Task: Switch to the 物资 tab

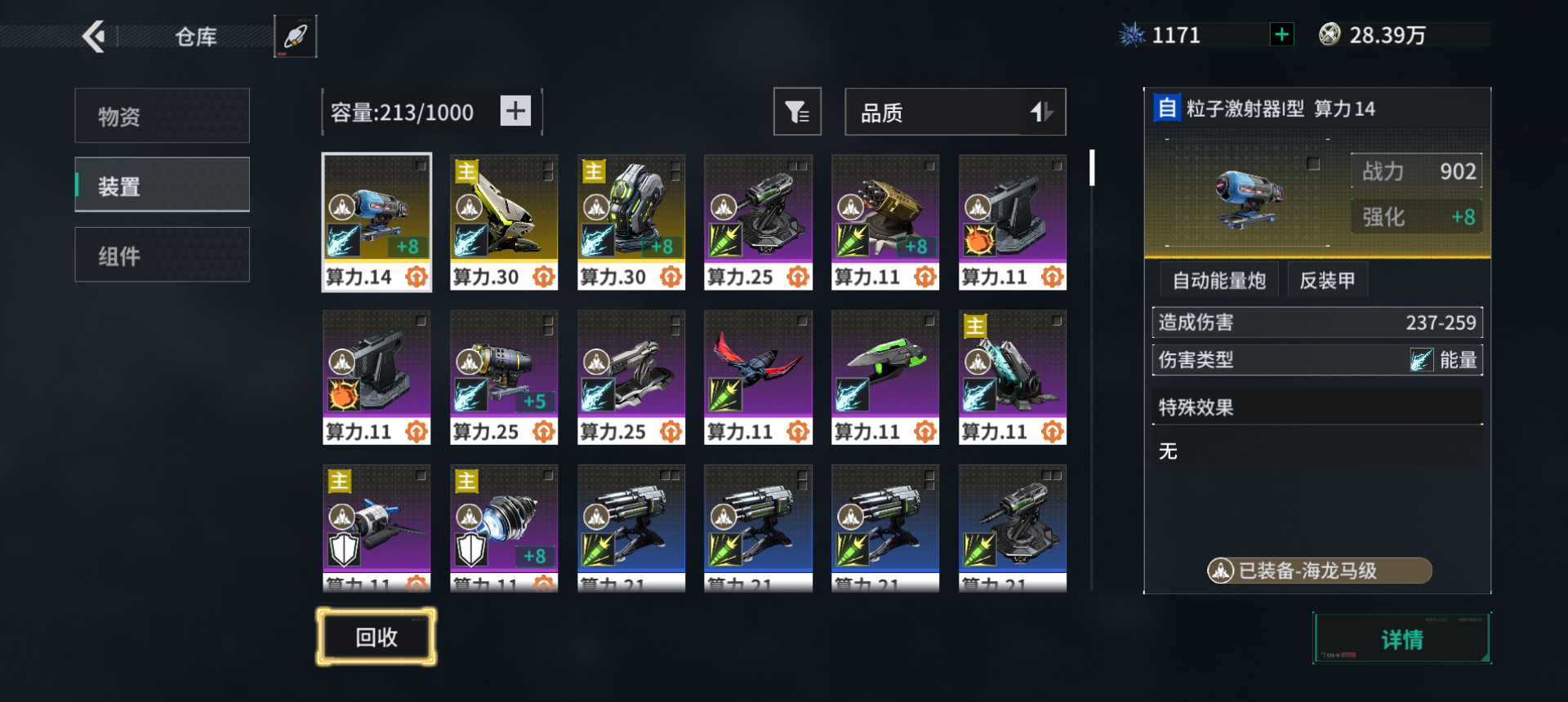Action: coord(162,115)
